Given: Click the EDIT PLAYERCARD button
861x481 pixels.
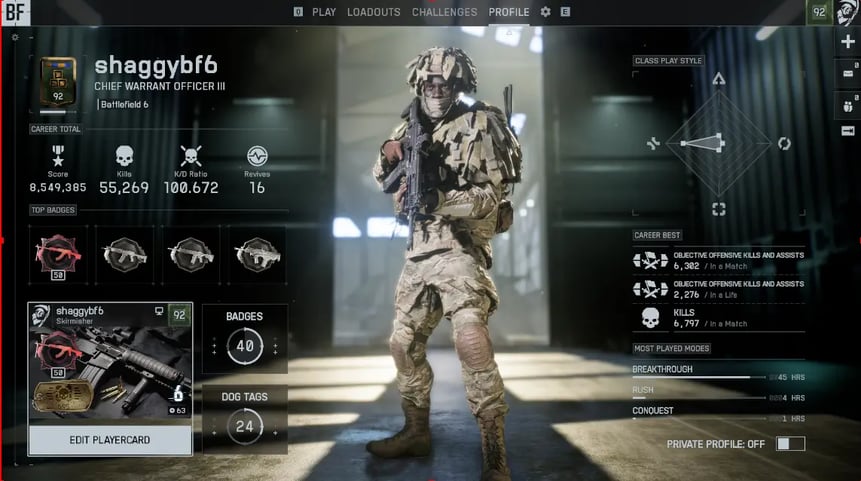Looking at the screenshot, I should [110, 440].
